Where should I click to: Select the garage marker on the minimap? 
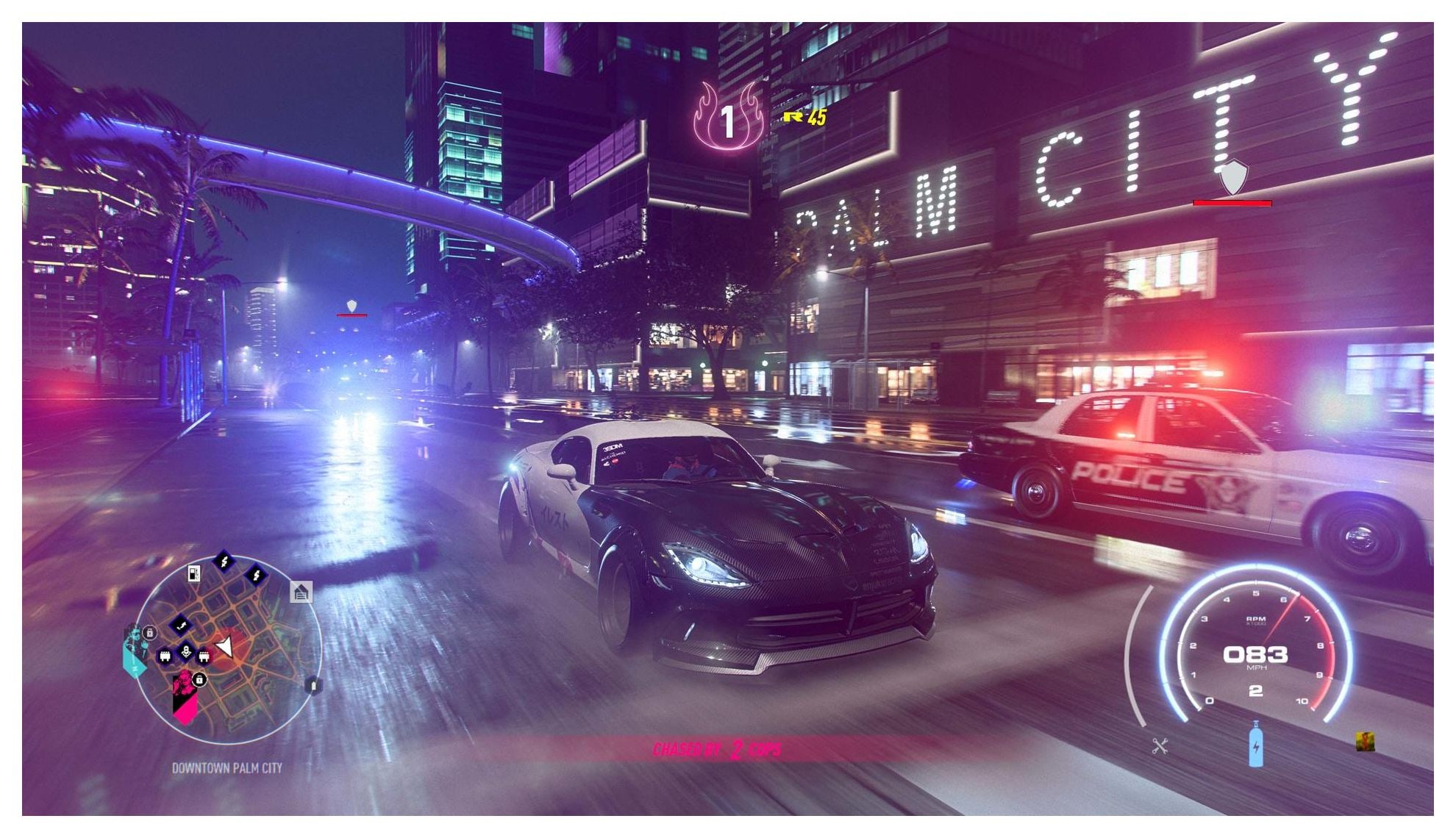(301, 592)
